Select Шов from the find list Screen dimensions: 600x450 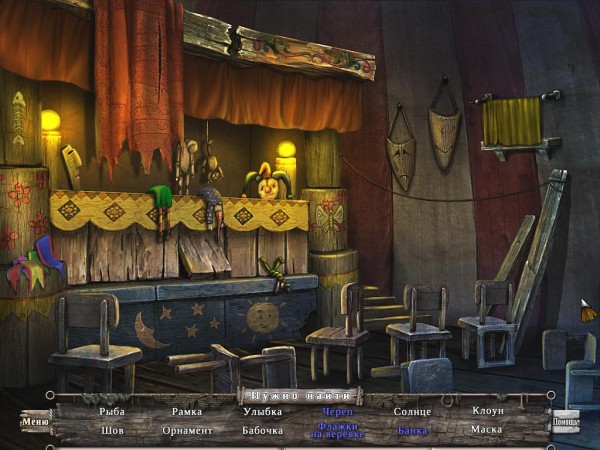(x=112, y=430)
